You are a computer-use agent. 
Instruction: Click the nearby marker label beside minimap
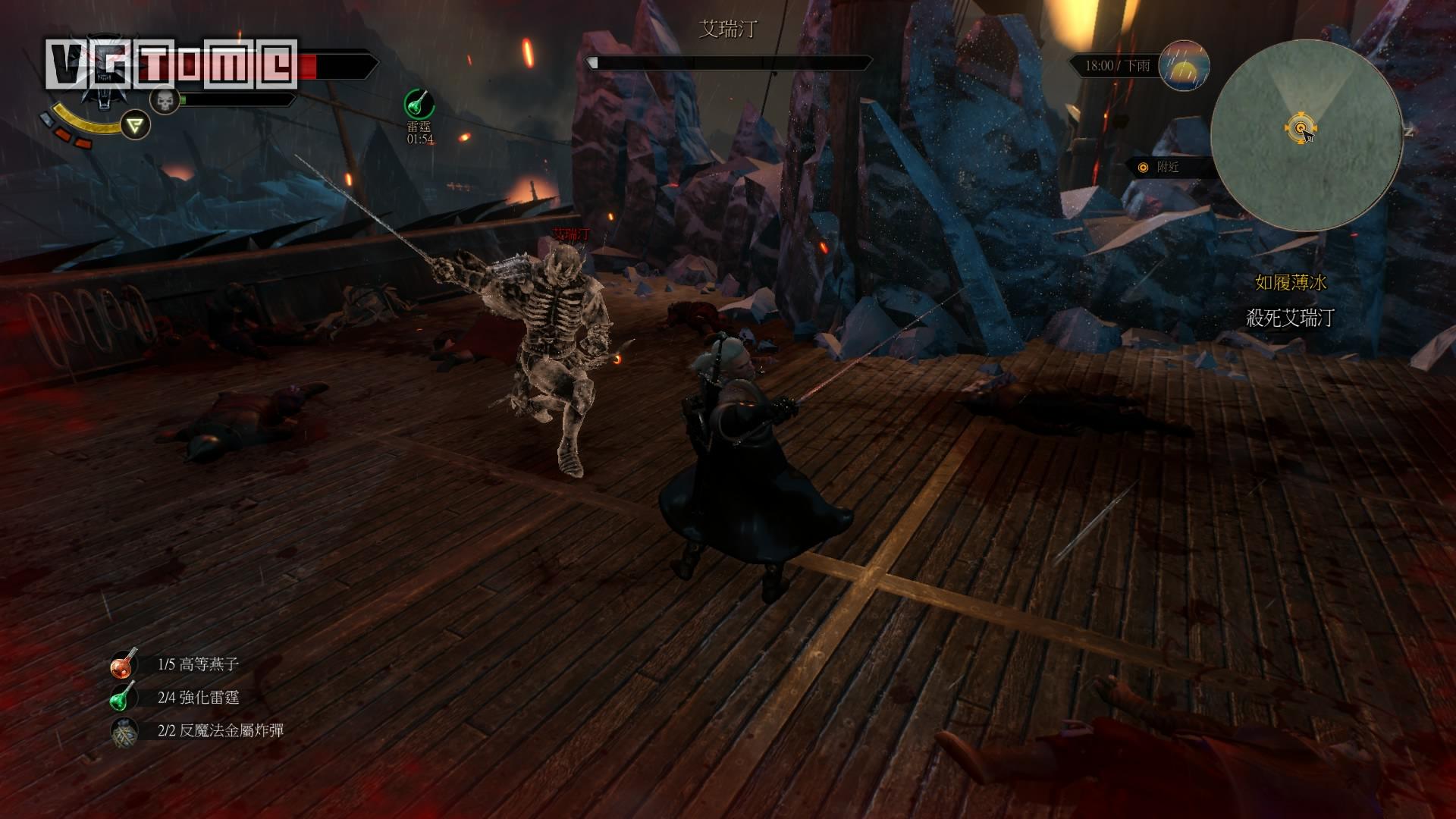[1166, 168]
